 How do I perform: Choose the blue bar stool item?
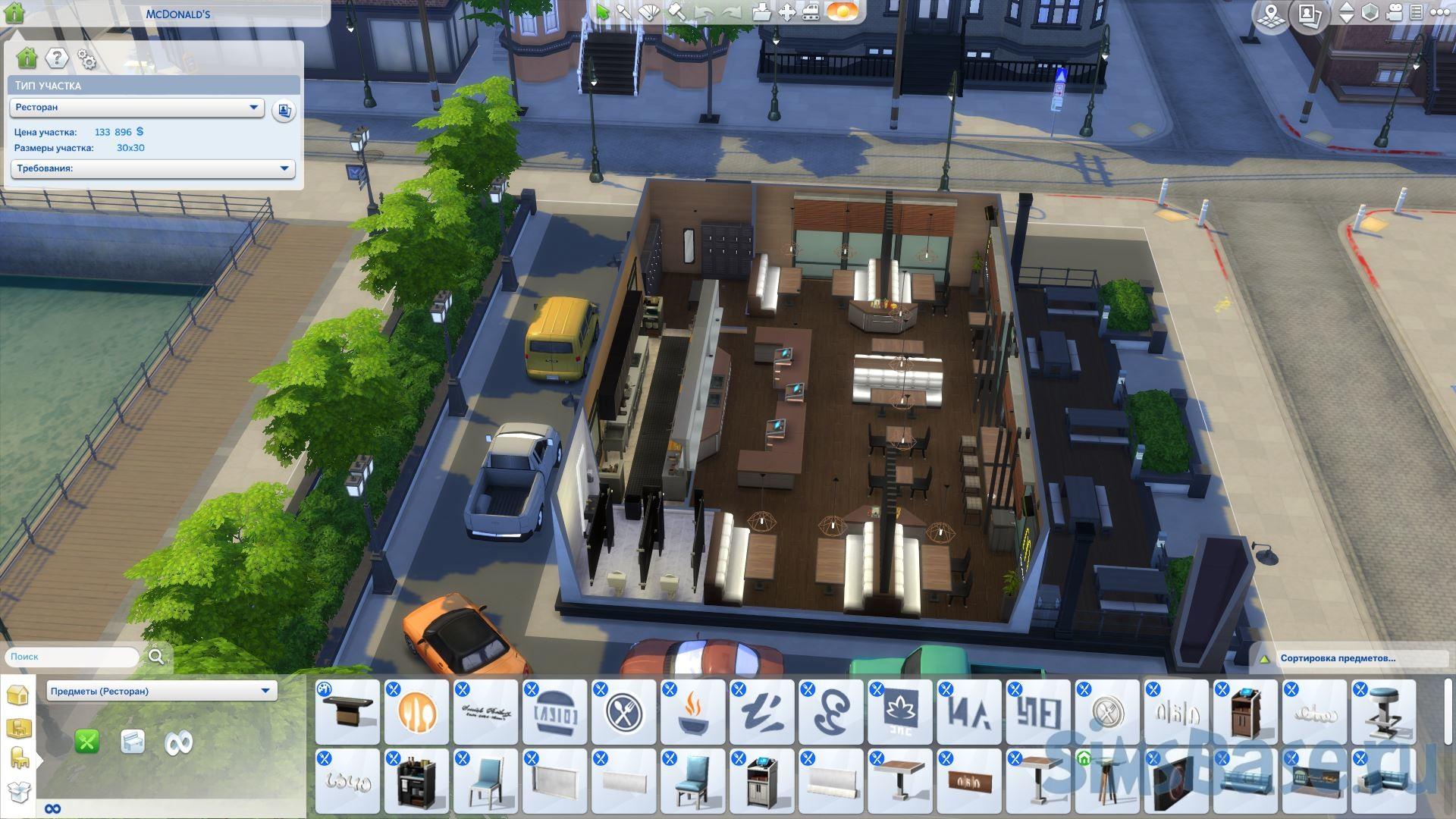[1383, 713]
